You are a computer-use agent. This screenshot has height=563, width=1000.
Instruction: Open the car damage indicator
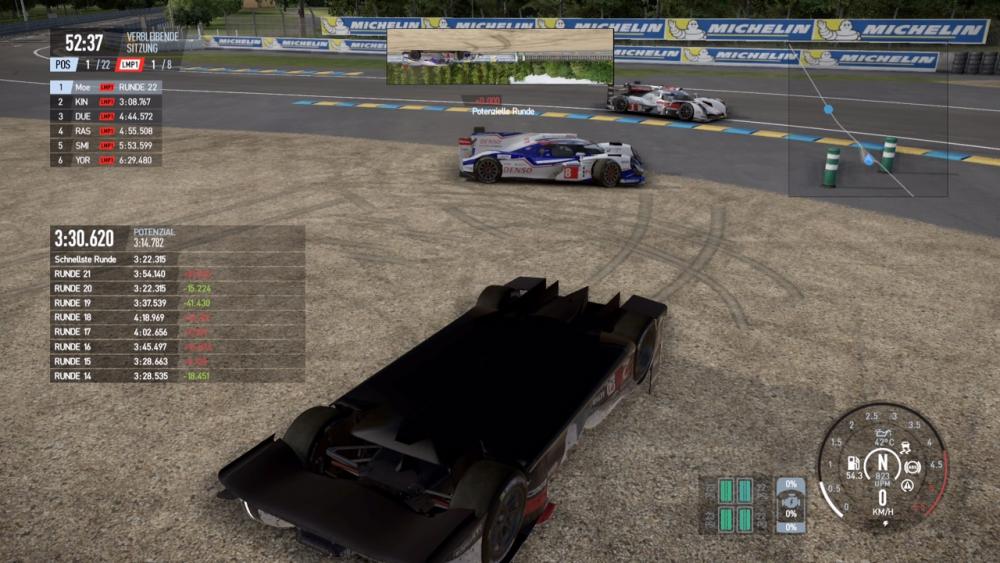790,504
